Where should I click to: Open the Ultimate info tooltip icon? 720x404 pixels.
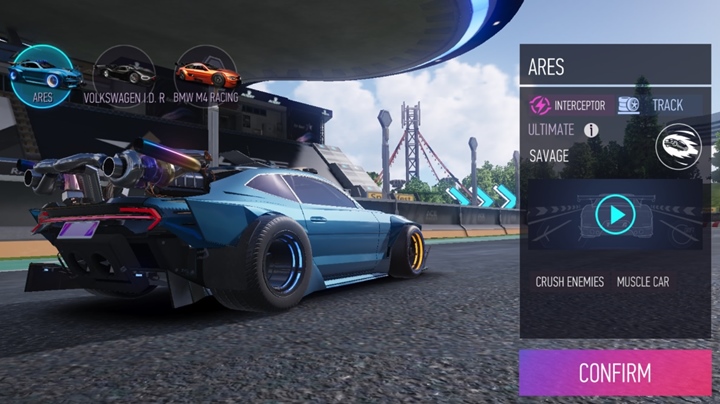(x=591, y=130)
